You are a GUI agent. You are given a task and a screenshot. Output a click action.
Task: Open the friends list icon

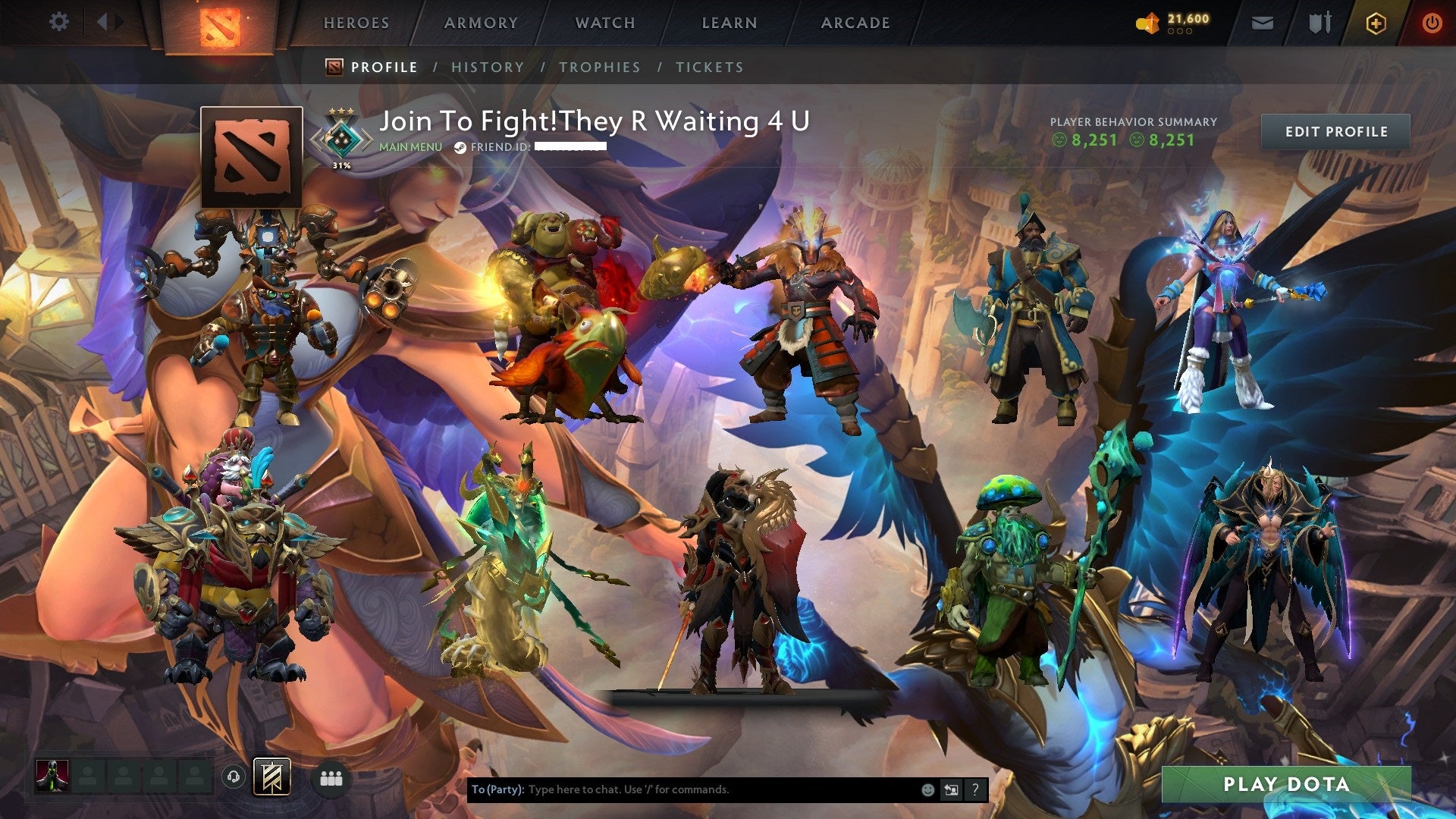pos(331,778)
